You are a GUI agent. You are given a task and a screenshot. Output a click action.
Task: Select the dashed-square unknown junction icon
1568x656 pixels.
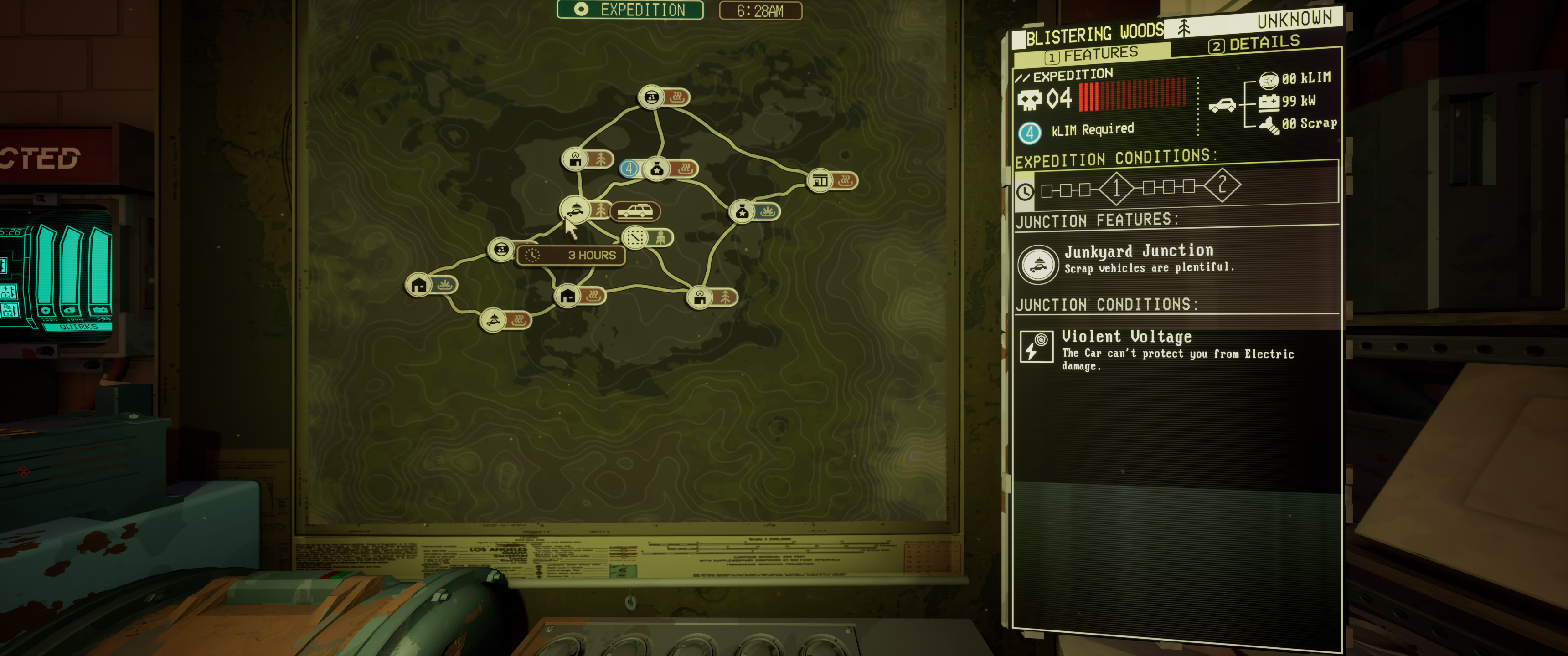point(633,237)
